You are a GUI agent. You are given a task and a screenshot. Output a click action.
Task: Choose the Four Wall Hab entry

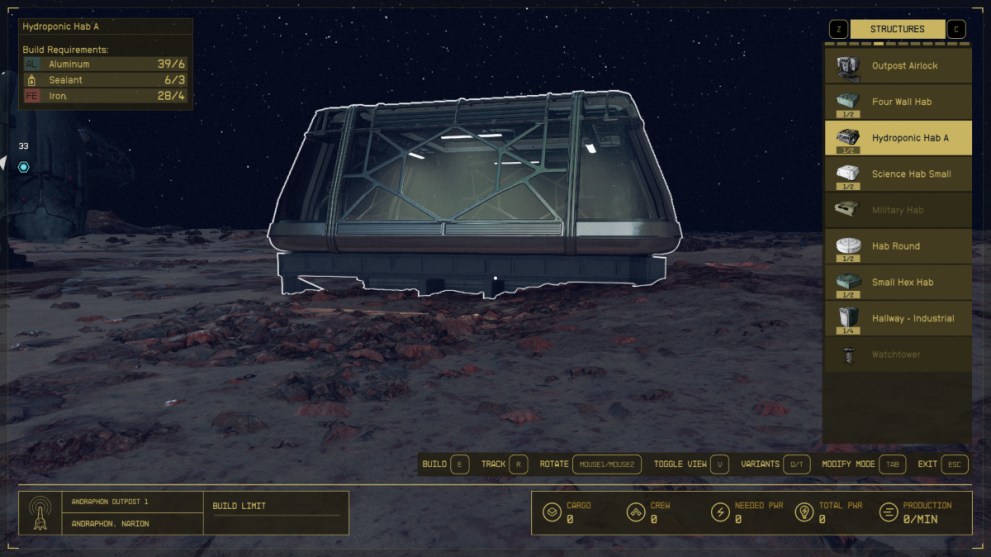point(897,102)
